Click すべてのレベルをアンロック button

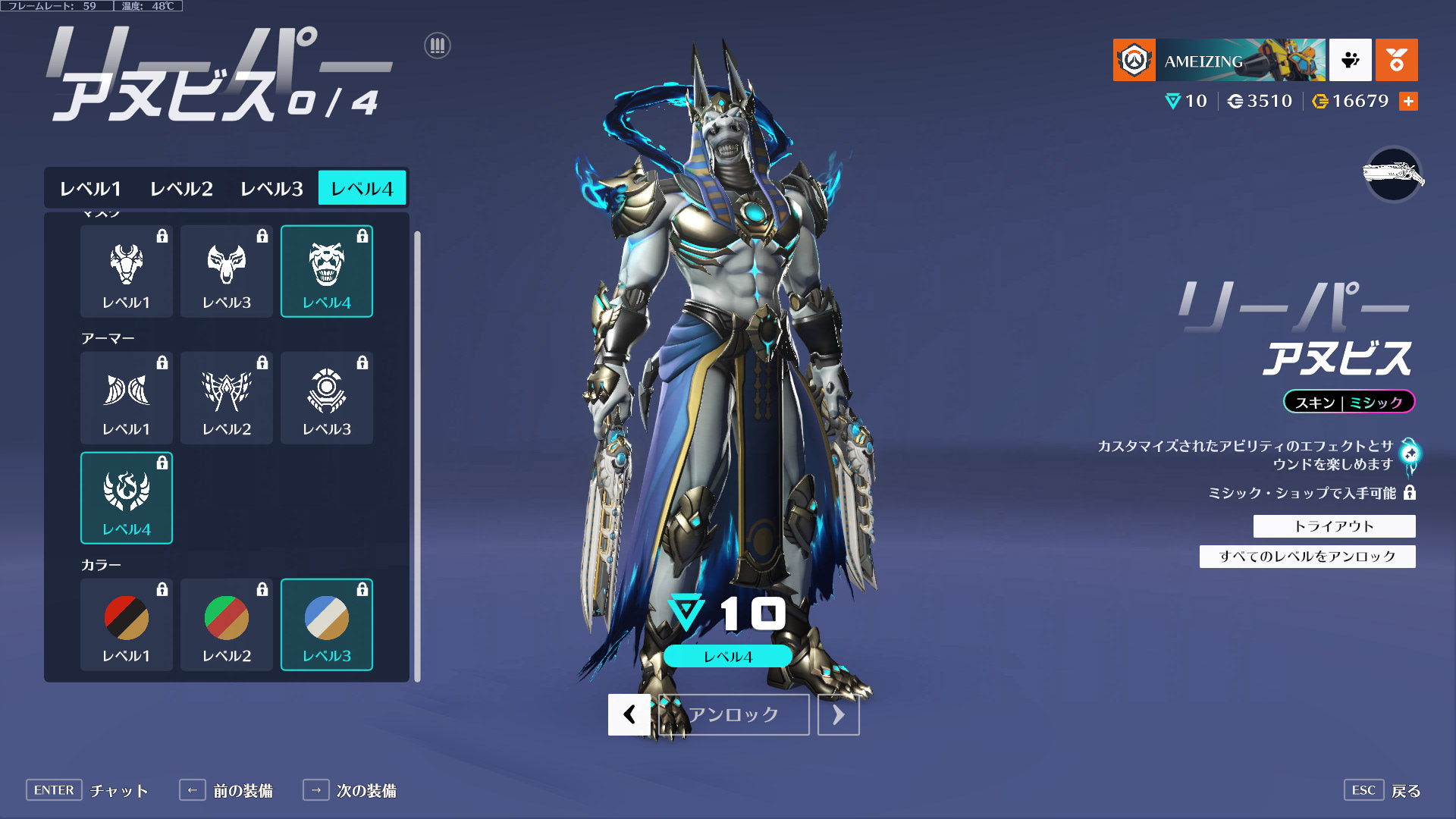(1307, 556)
